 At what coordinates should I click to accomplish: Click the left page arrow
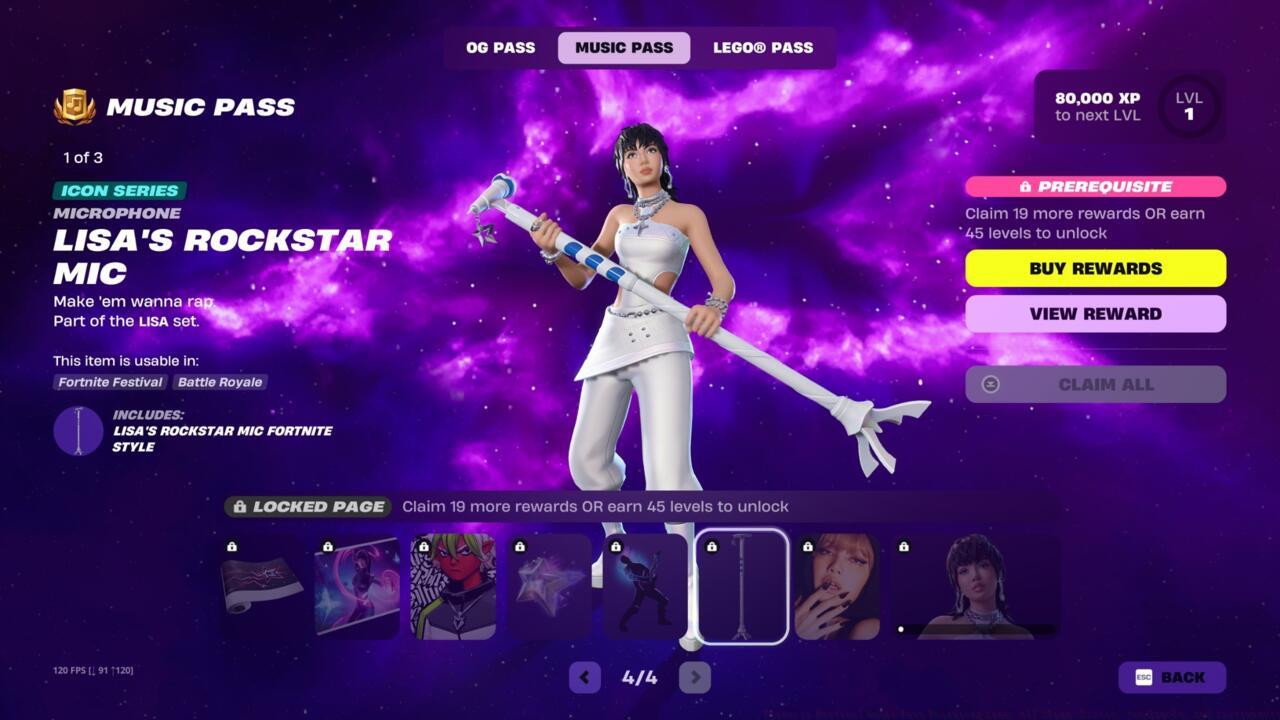pos(584,677)
